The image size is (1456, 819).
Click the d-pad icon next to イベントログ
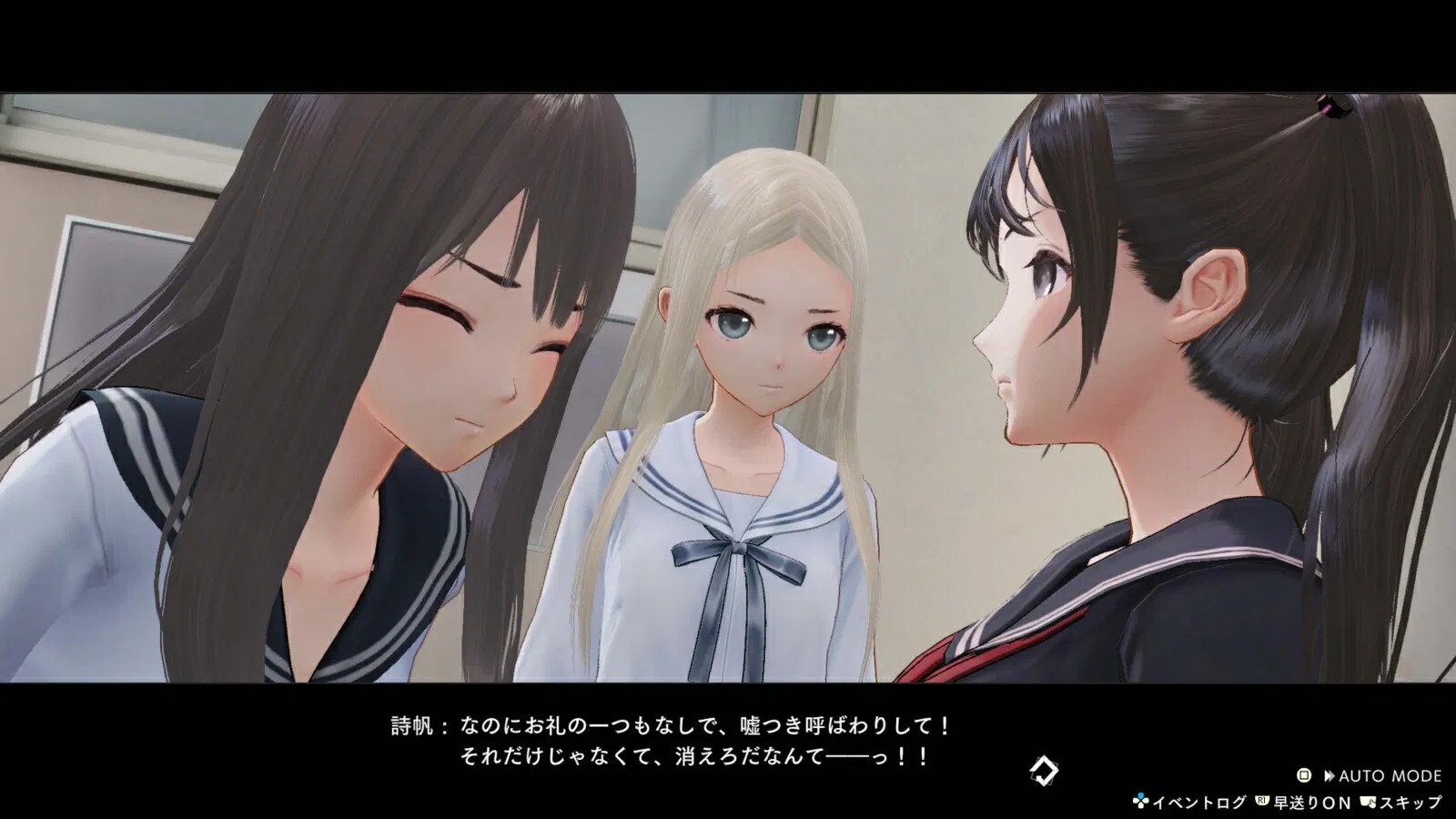pyautogui.click(x=1141, y=801)
